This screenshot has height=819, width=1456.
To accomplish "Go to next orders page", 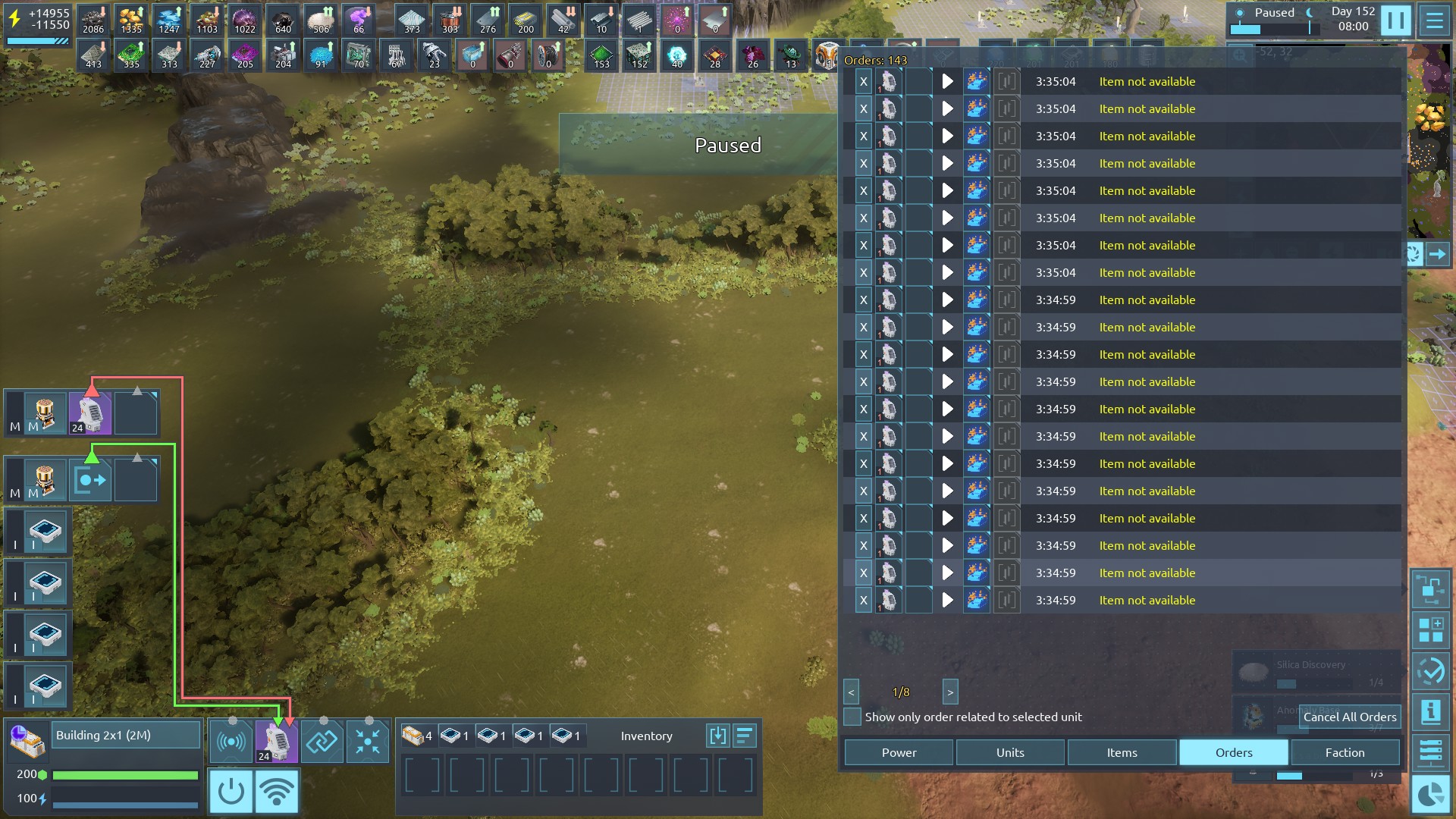I will [950, 692].
